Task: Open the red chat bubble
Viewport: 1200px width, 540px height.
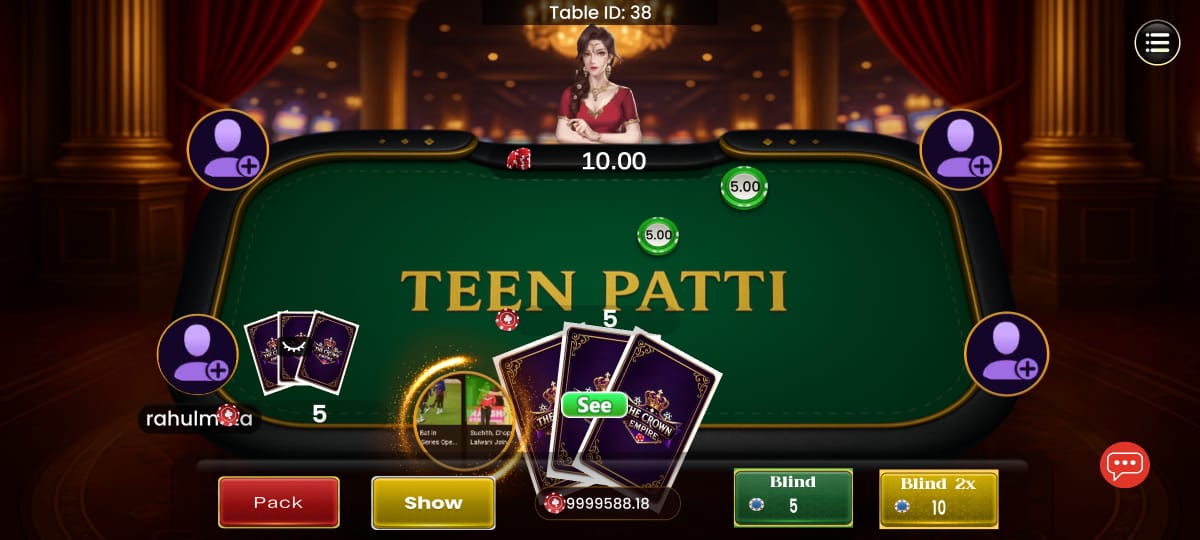Action: click(x=1124, y=464)
